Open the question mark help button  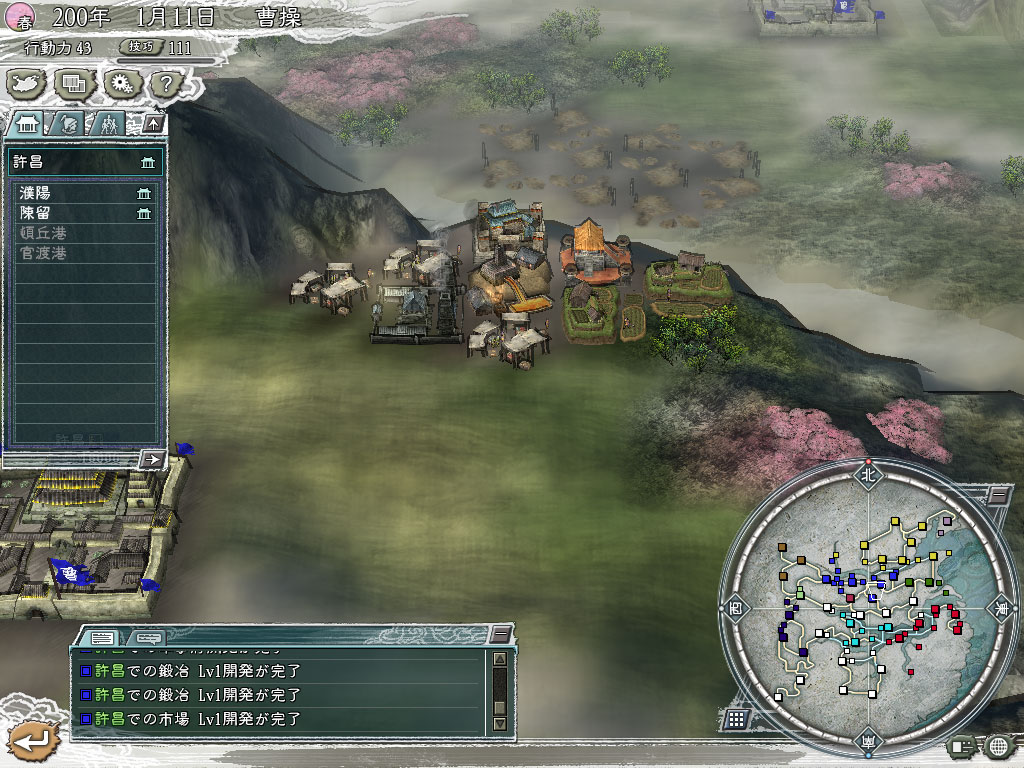(166, 84)
